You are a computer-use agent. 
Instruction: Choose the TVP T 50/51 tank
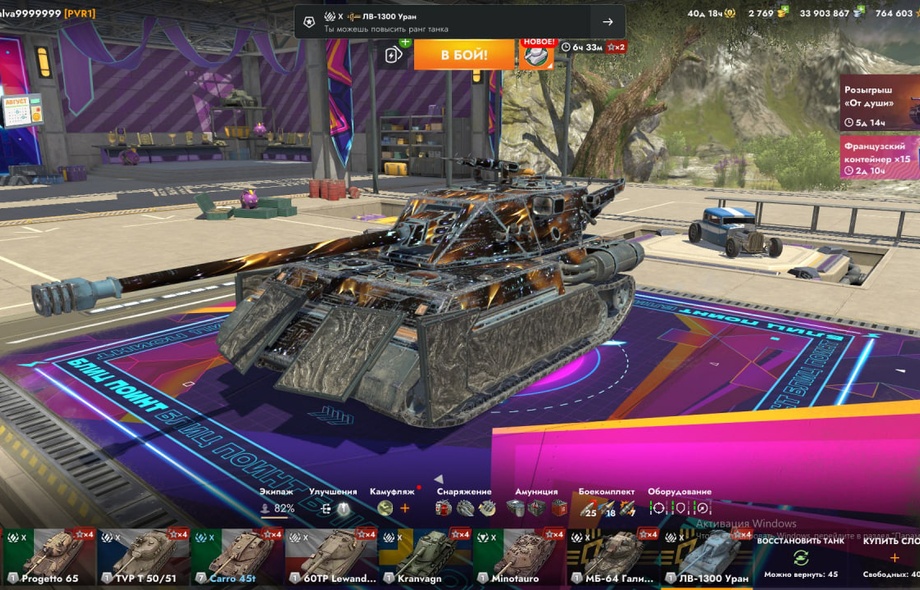click(x=143, y=557)
